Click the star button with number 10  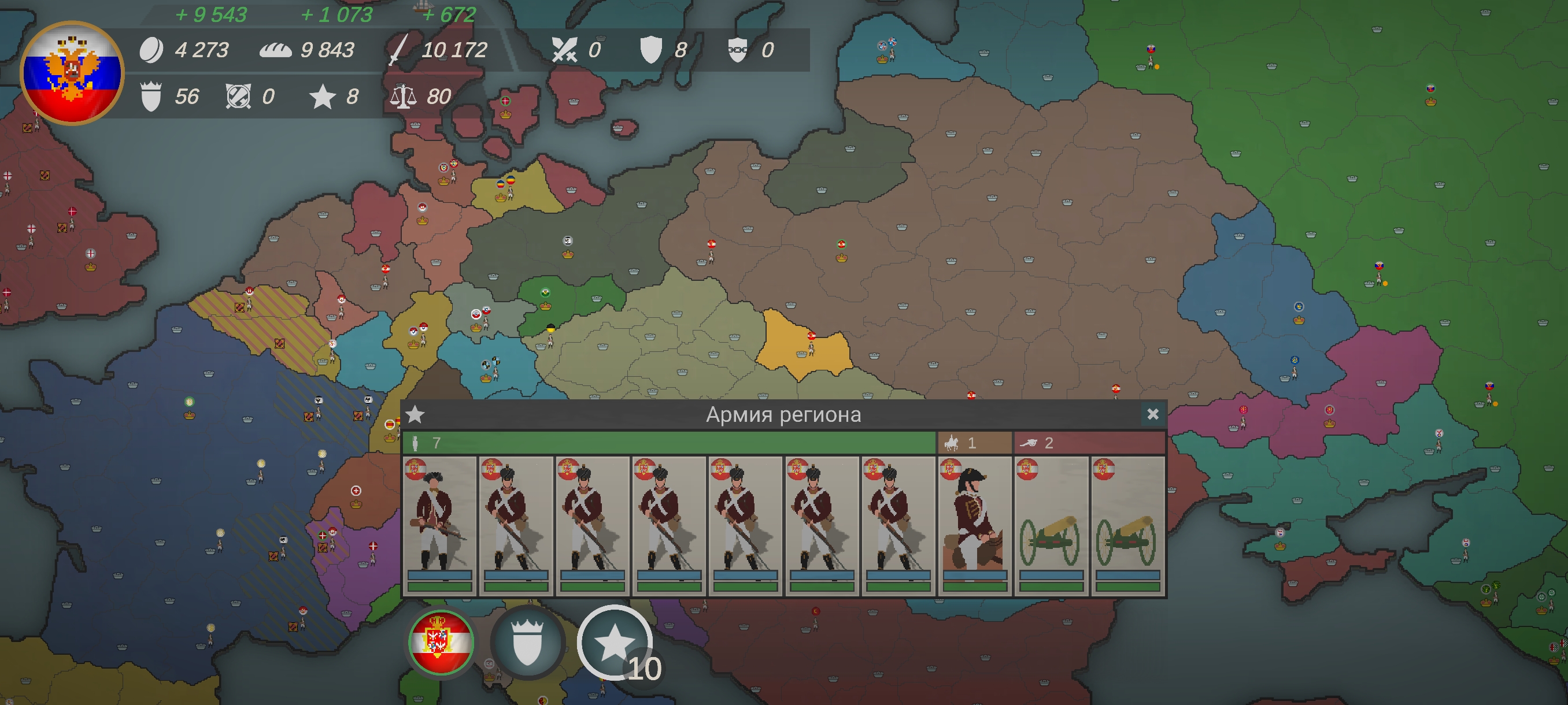(615, 643)
